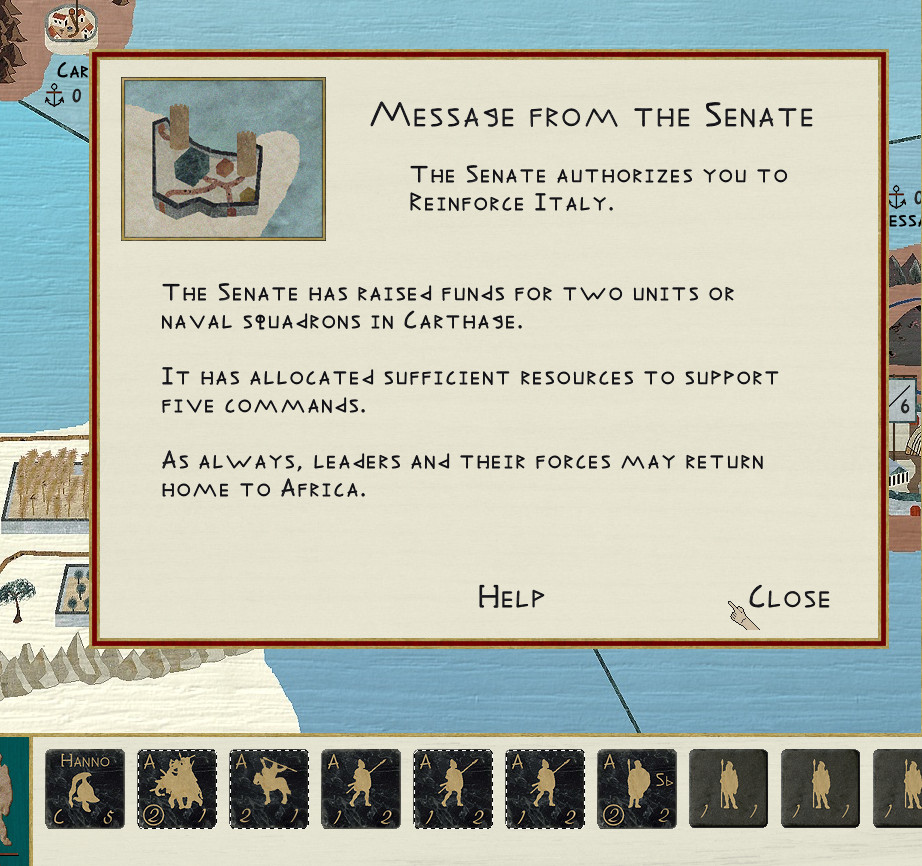Open Help for the Senate message
This screenshot has height=866, width=922.
[511, 597]
